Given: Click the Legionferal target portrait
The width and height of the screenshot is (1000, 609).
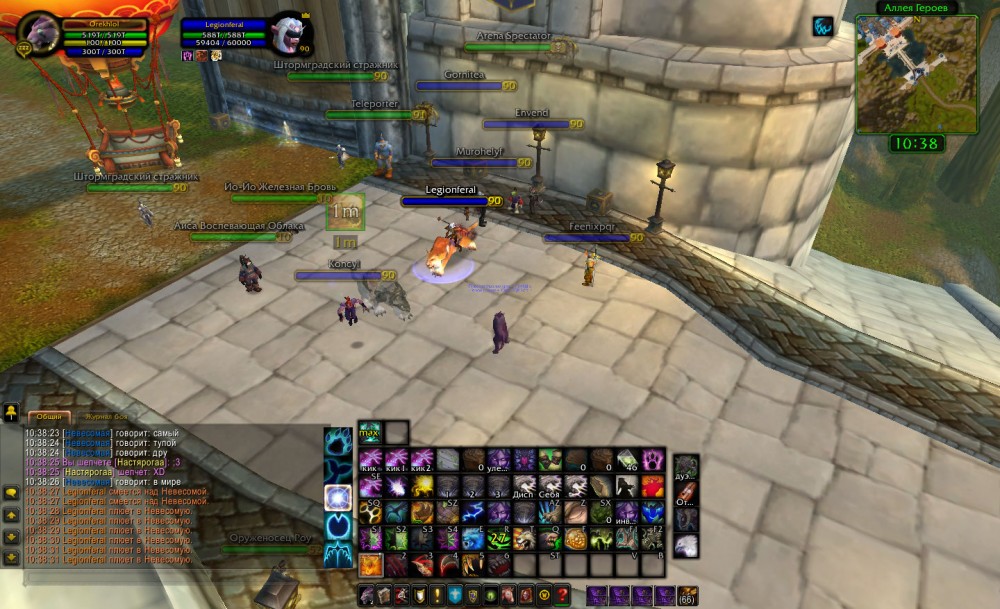Looking at the screenshot, I should [291, 35].
